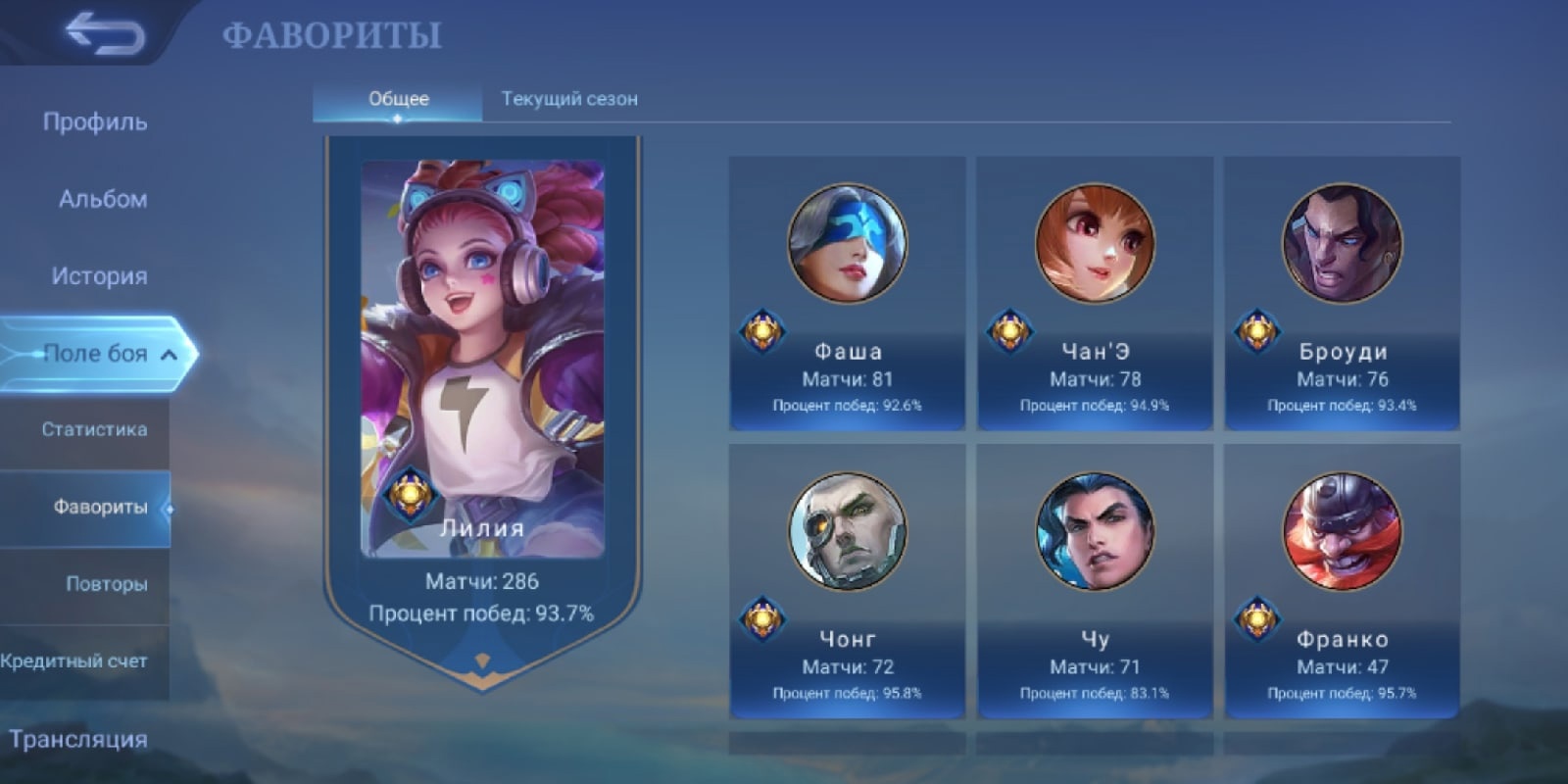
Task: View the Кредитный счет page
Action: pyautogui.click(x=74, y=661)
